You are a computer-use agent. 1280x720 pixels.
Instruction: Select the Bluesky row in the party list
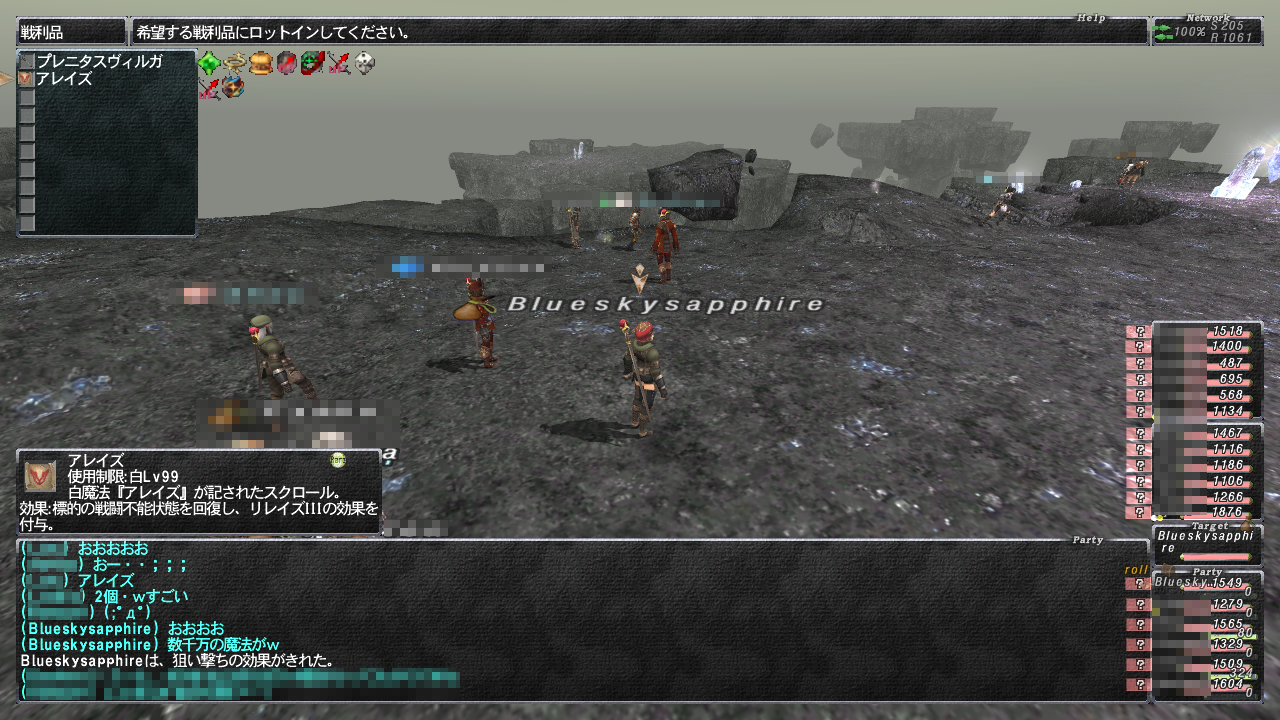click(1200, 583)
